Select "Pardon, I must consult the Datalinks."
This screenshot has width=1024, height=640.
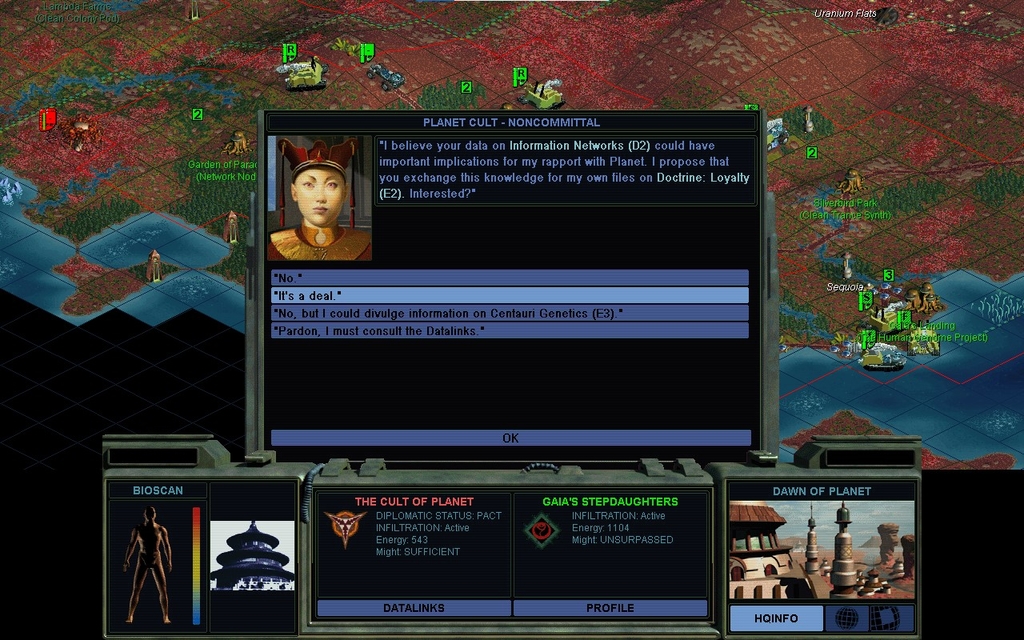tap(510, 331)
